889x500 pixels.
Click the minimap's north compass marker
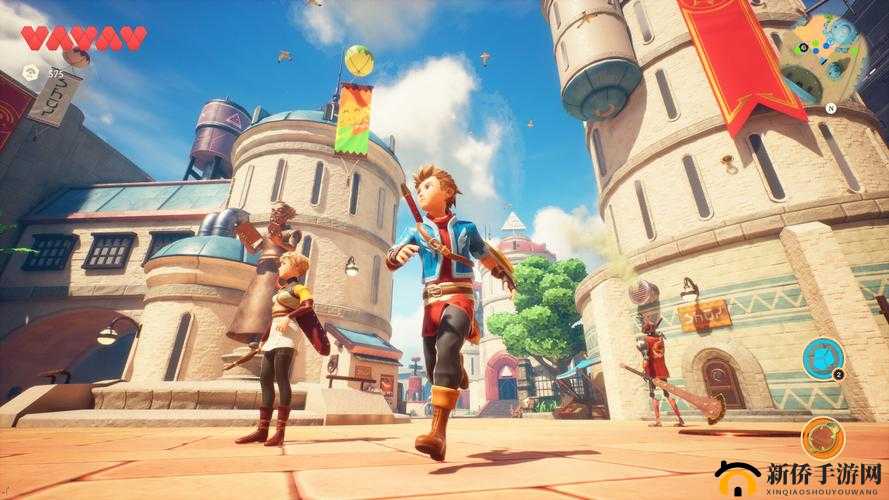pyautogui.click(x=829, y=108)
